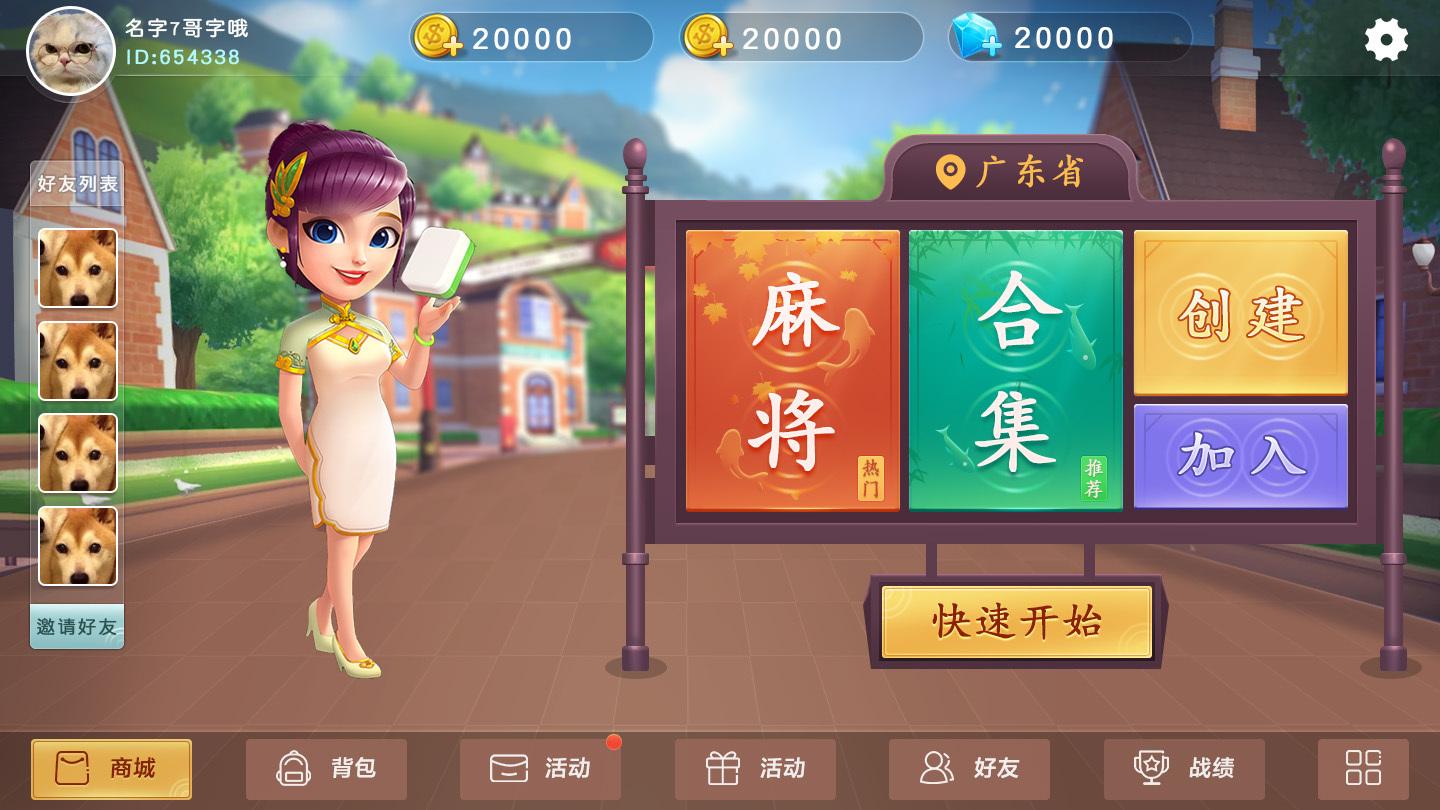Choose 加入 to join a room
Image resolution: width=1440 pixels, height=810 pixels.
click(x=1240, y=455)
